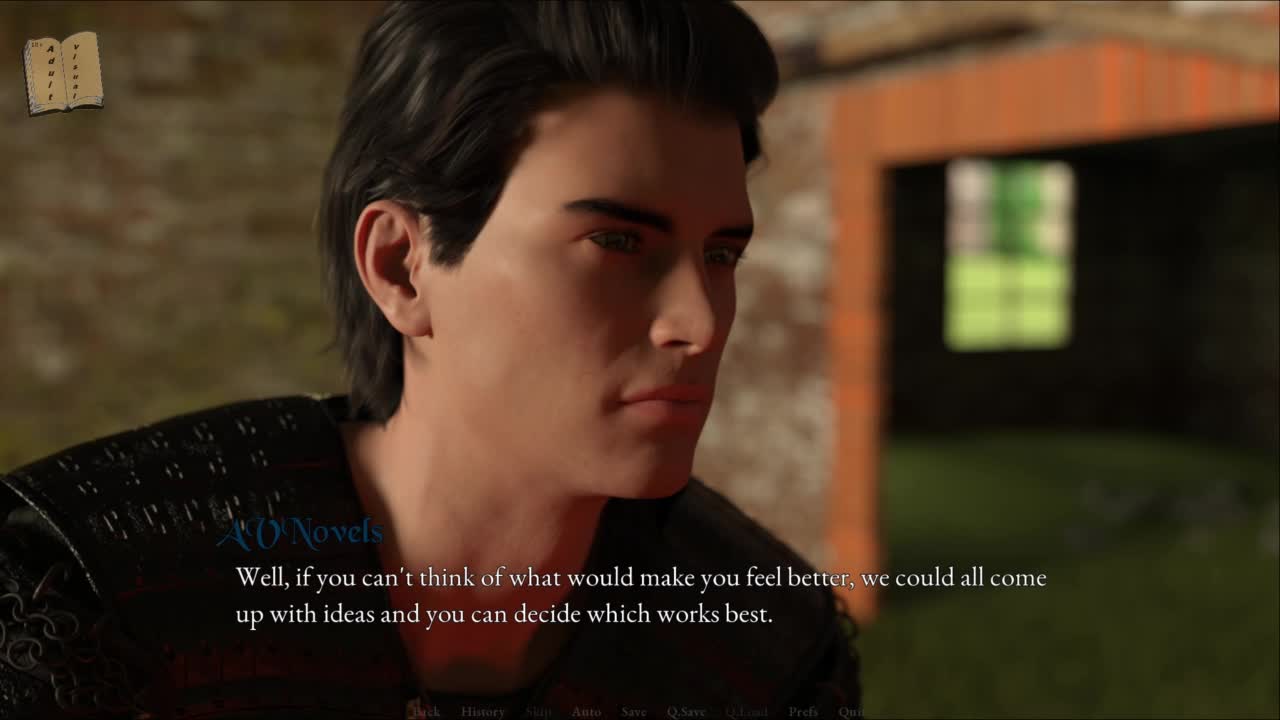Open the Save game screen

point(634,712)
